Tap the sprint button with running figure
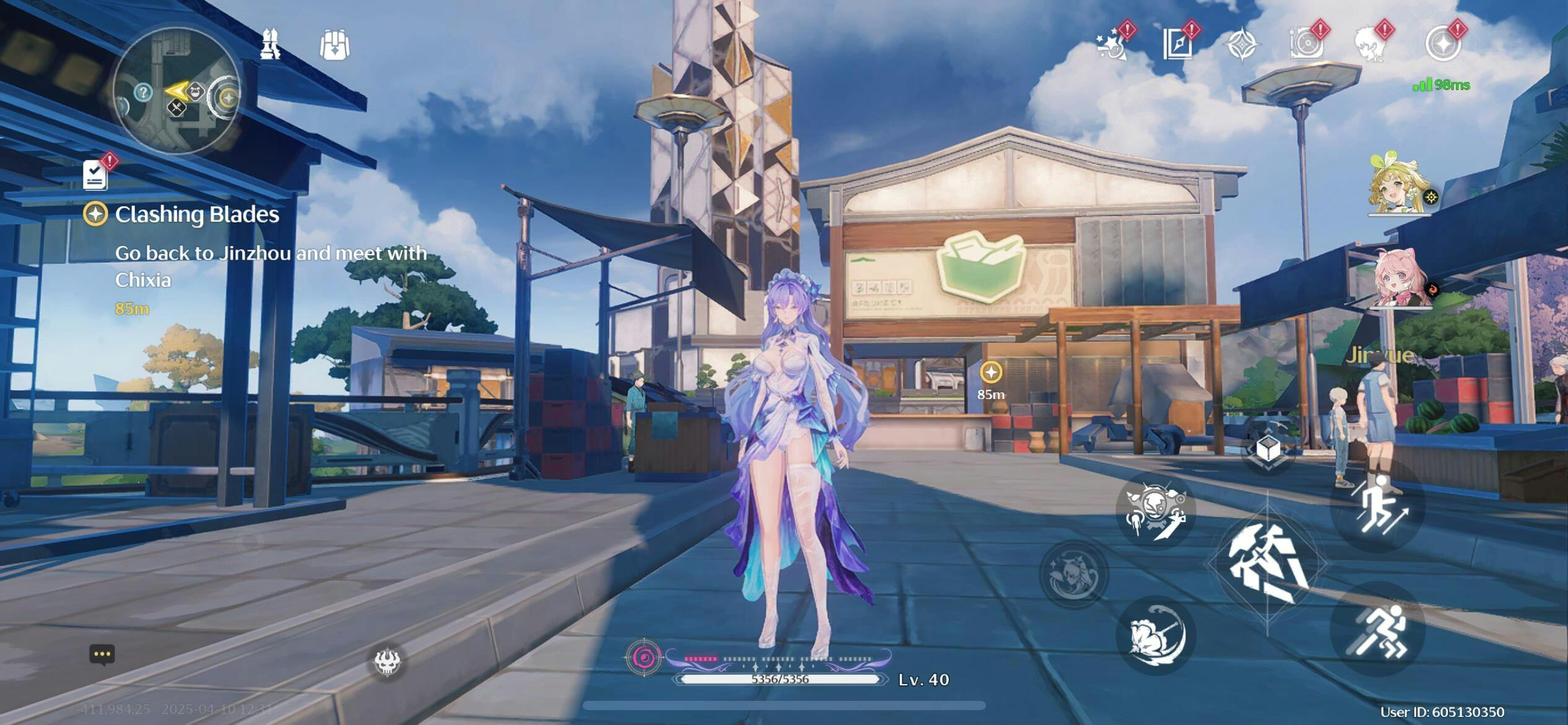The width and height of the screenshot is (1568, 725). tap(1378, 630)
